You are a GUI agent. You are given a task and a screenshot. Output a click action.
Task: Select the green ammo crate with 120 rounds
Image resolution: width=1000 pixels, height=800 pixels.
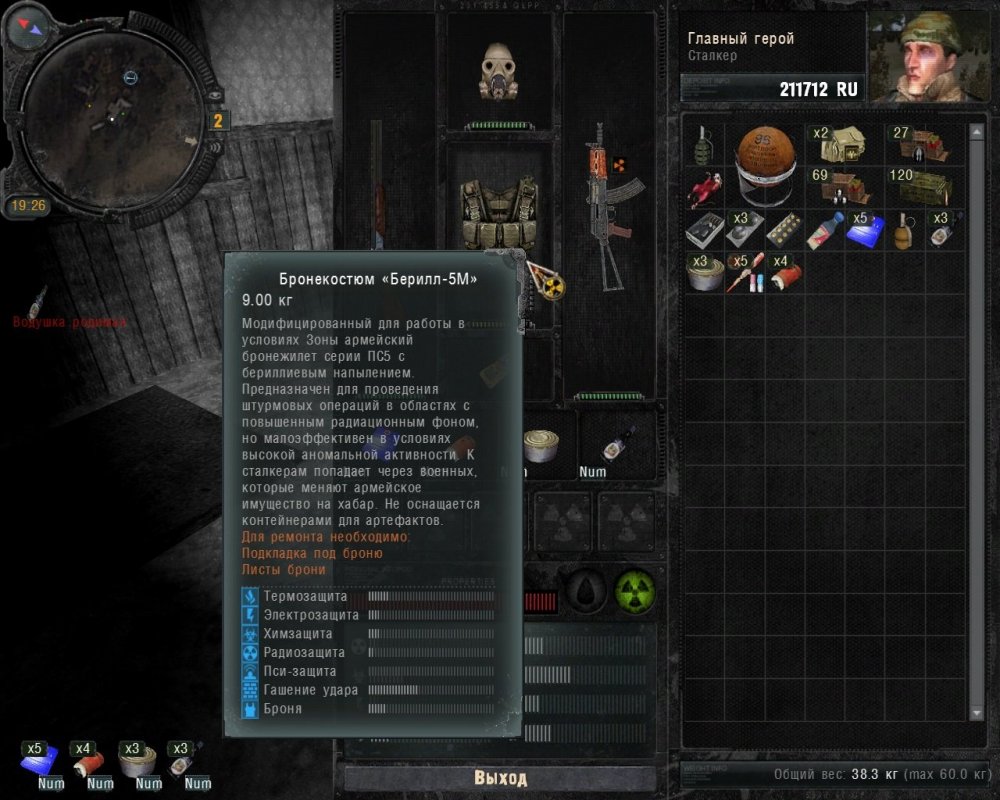click(917, 187)
